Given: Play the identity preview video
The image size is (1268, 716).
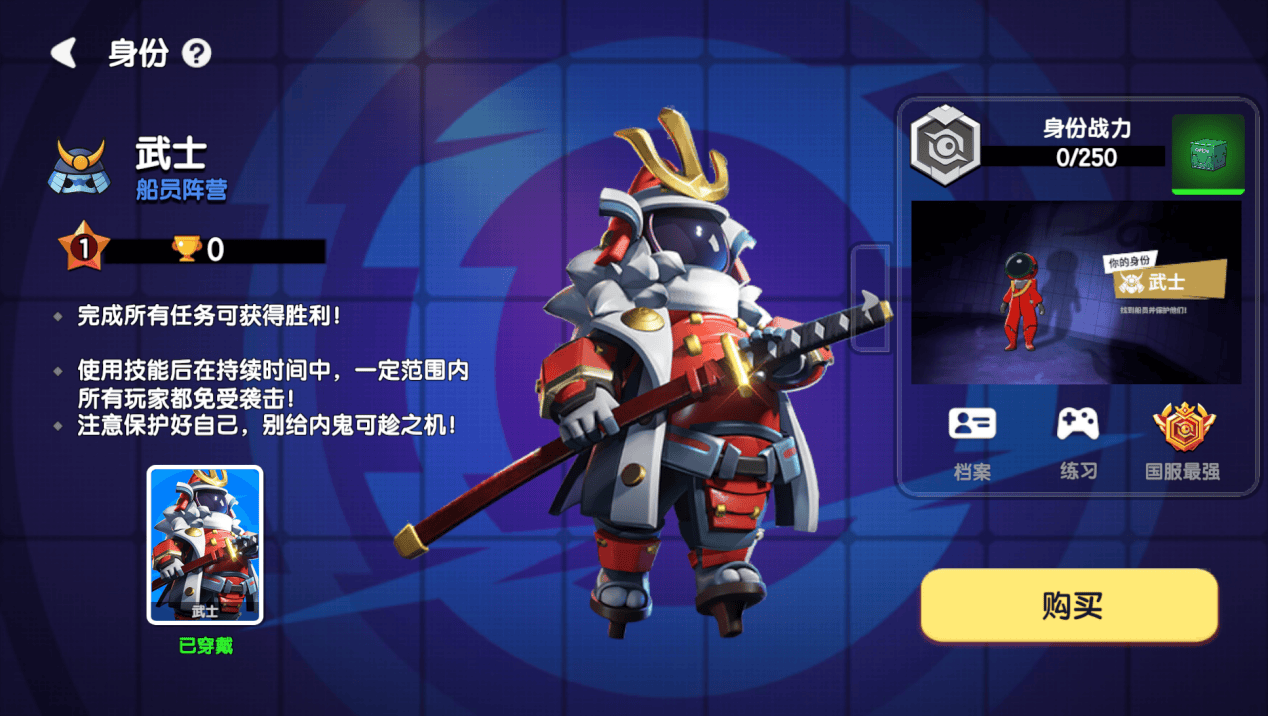Looking at the screenshot, I should (1076, 292).
